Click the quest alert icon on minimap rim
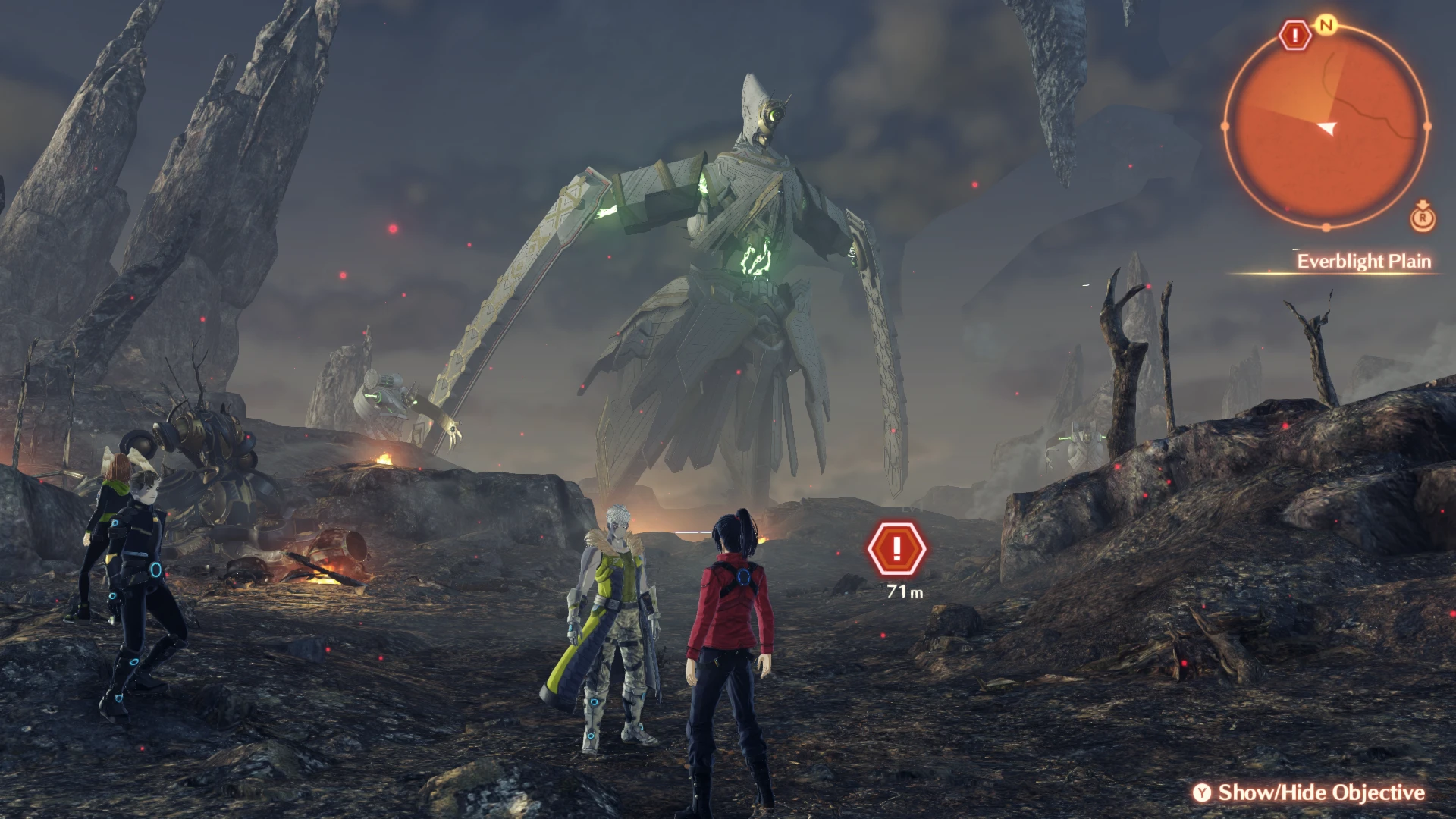This screenshot has height=819, width=1456. coord(1296,35)
